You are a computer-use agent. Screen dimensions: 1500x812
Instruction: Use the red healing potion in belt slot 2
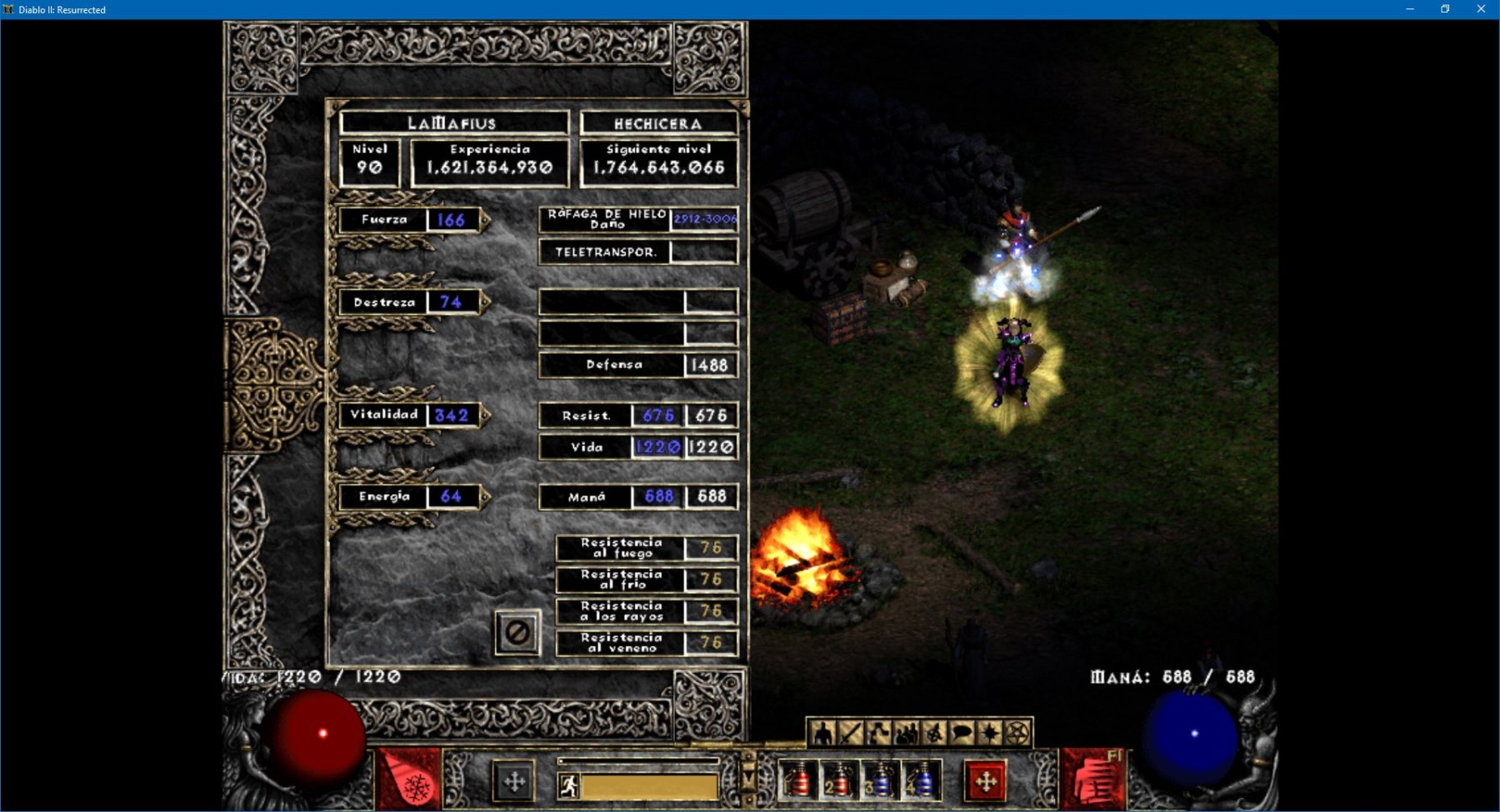pyautogui.click(x=838, y=781)
